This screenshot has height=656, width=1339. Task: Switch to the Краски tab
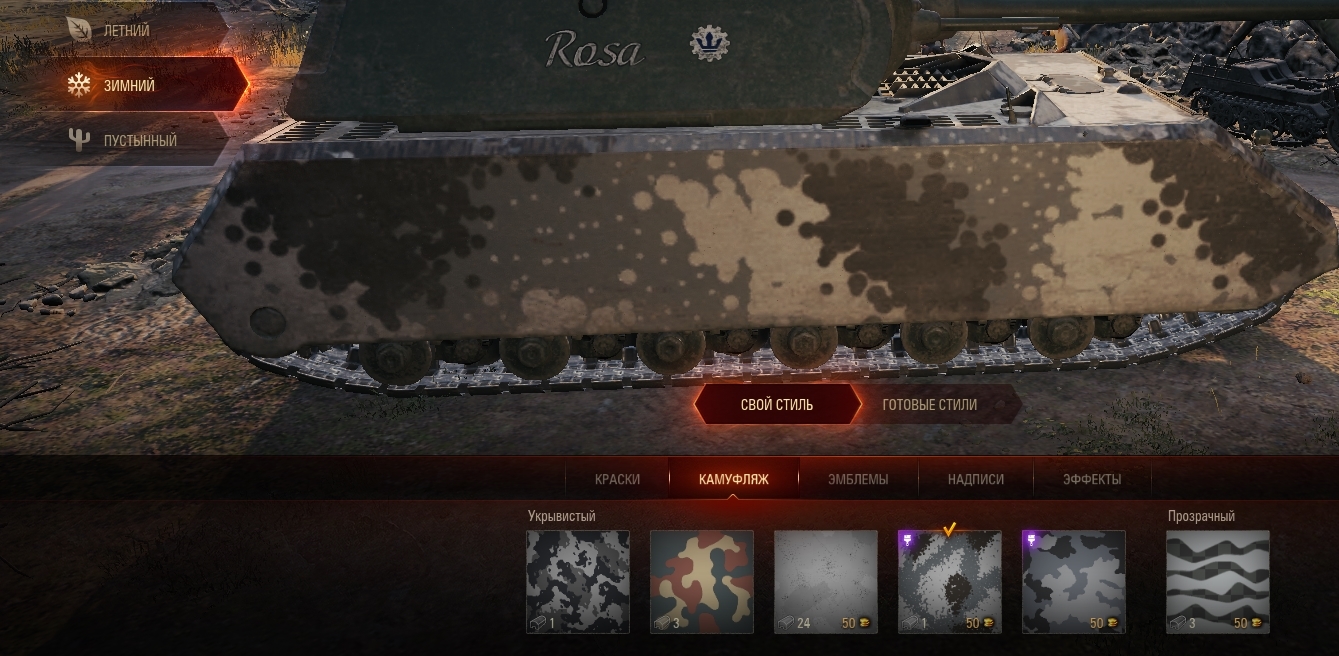tap(617, 479)
